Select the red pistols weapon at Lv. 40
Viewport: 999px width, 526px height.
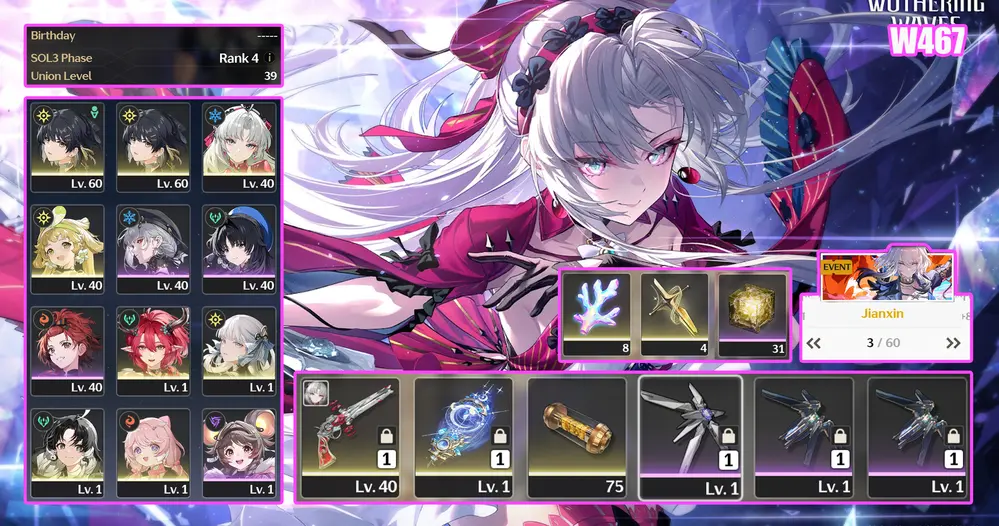tap(350, 436)
